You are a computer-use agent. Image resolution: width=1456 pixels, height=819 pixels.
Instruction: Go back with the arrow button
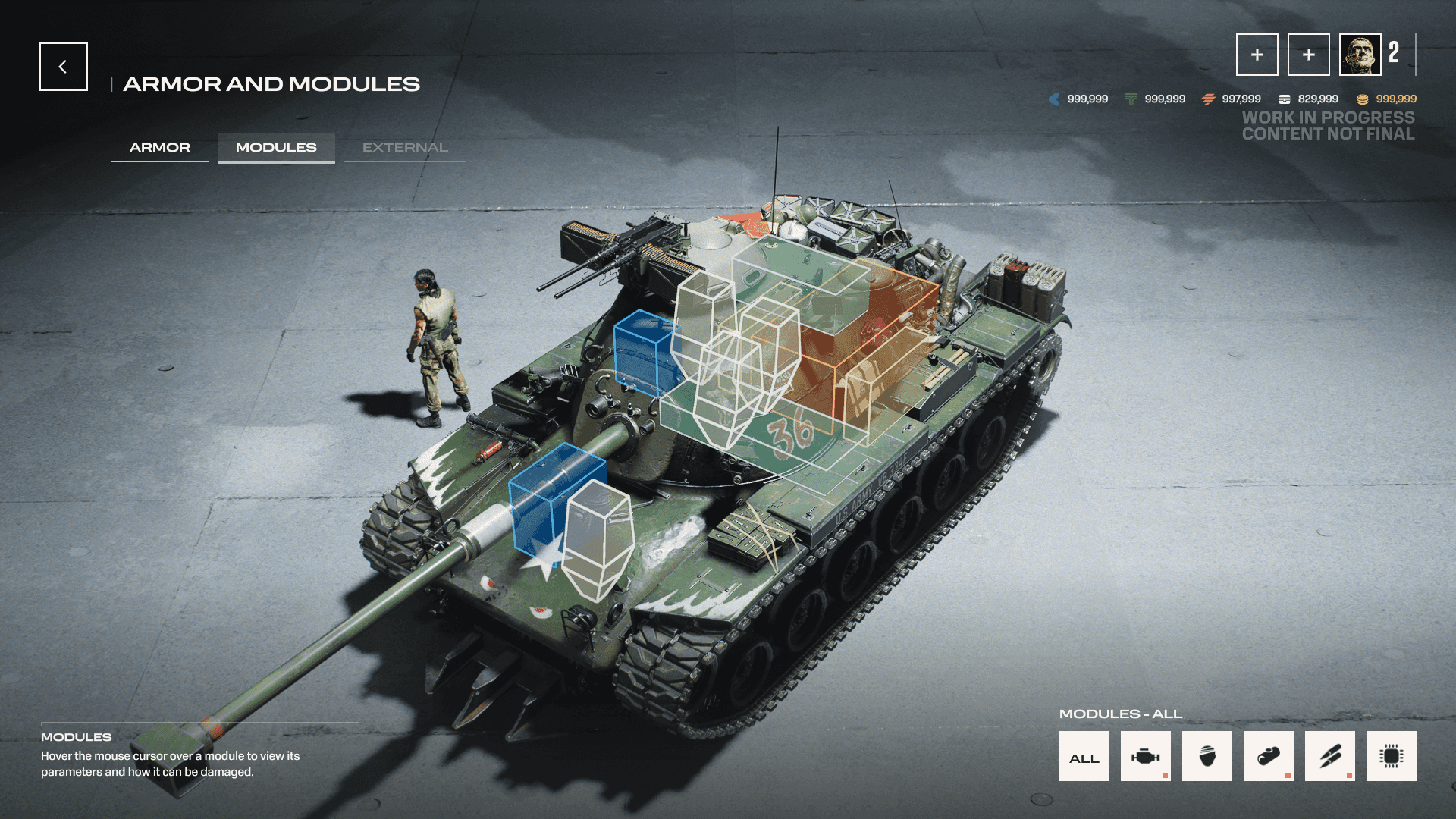pos(64,67)
